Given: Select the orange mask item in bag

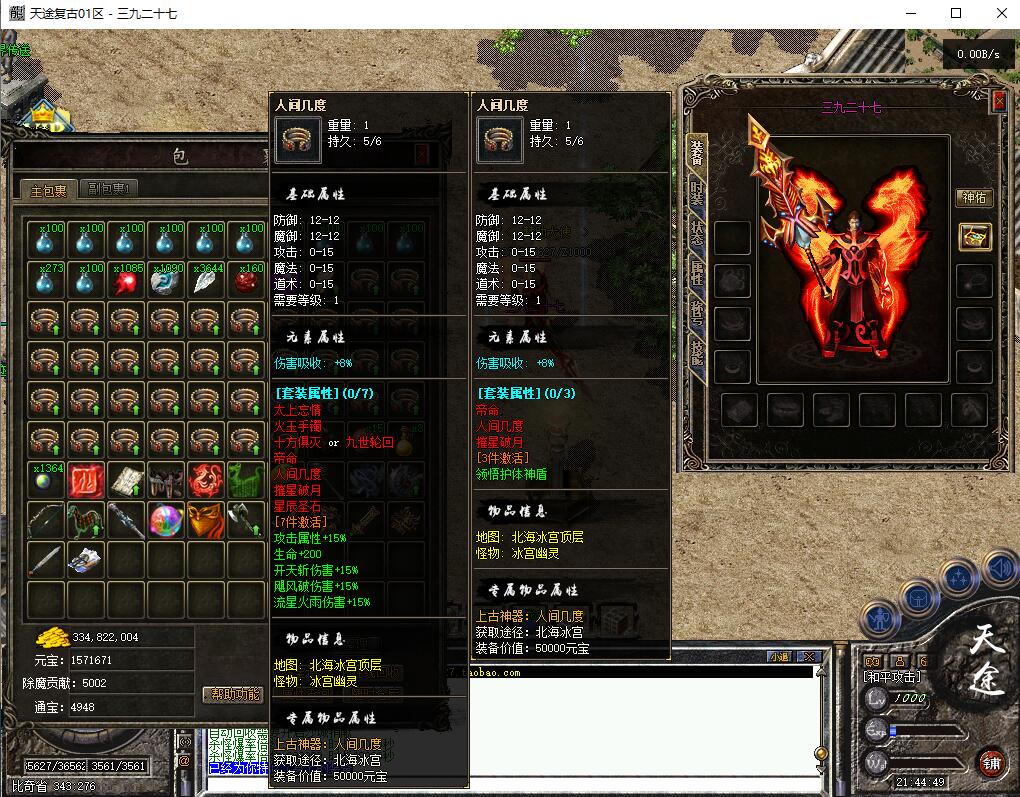Looking at the screenshot, I should tap(206, 520).
